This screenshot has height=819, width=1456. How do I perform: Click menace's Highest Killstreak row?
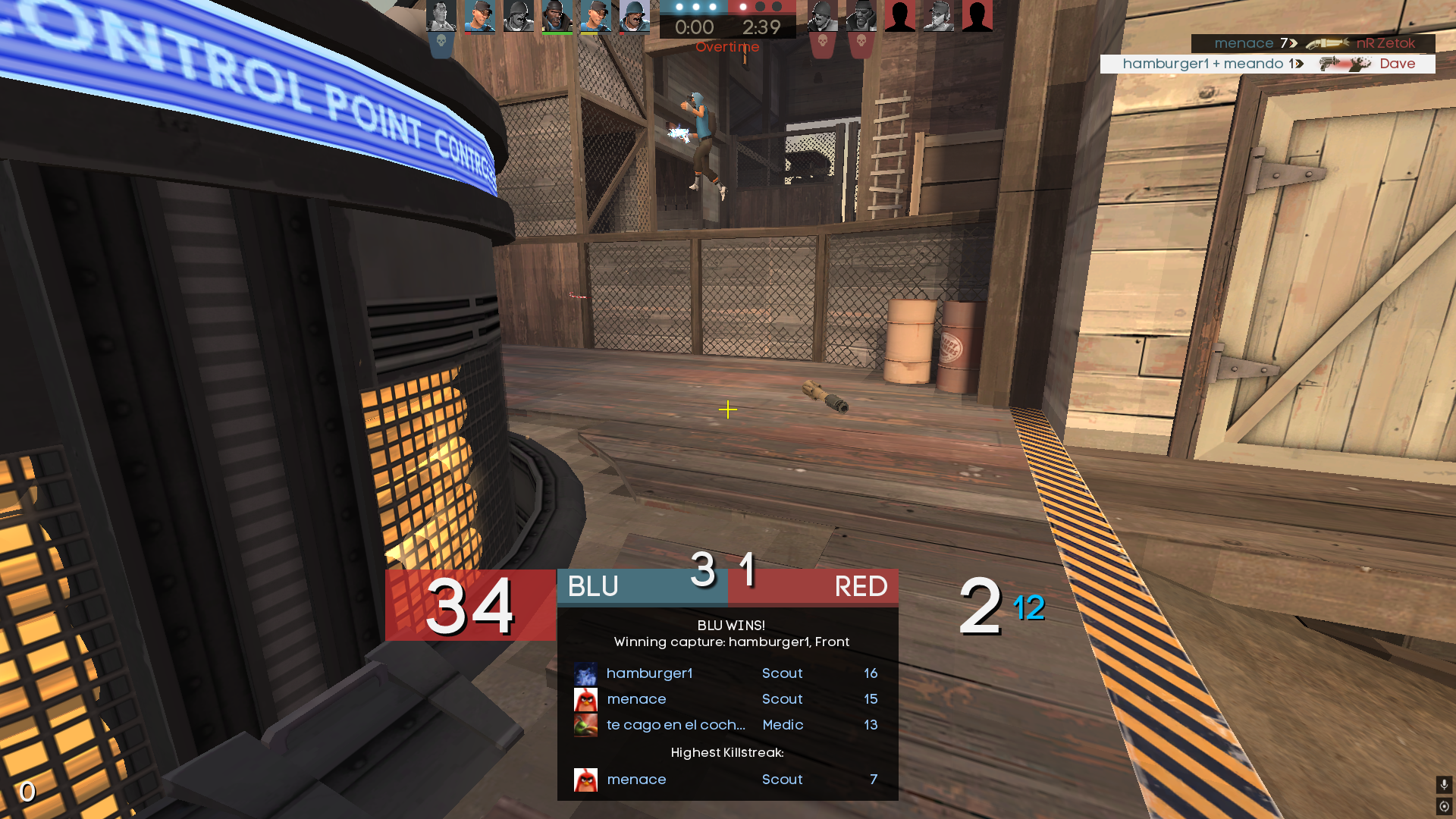(726, 780)
